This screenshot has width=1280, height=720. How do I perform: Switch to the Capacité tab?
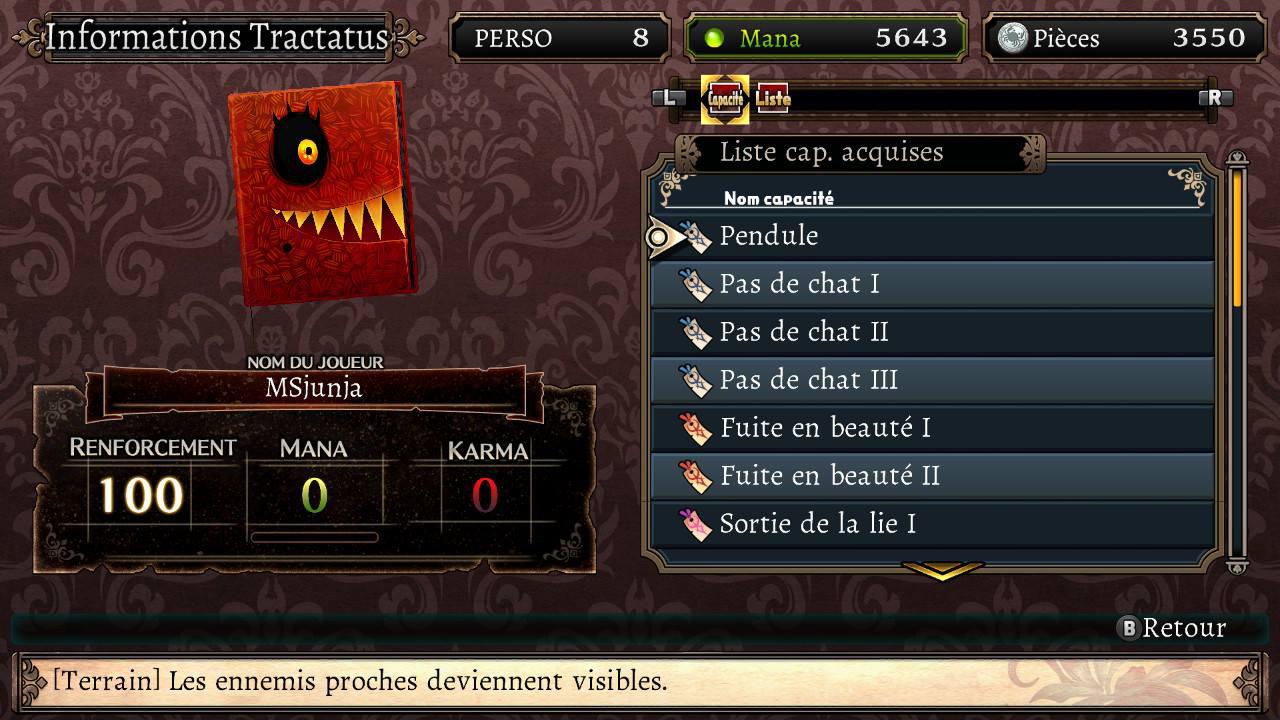pyautogui.click(x=725, y=99)
